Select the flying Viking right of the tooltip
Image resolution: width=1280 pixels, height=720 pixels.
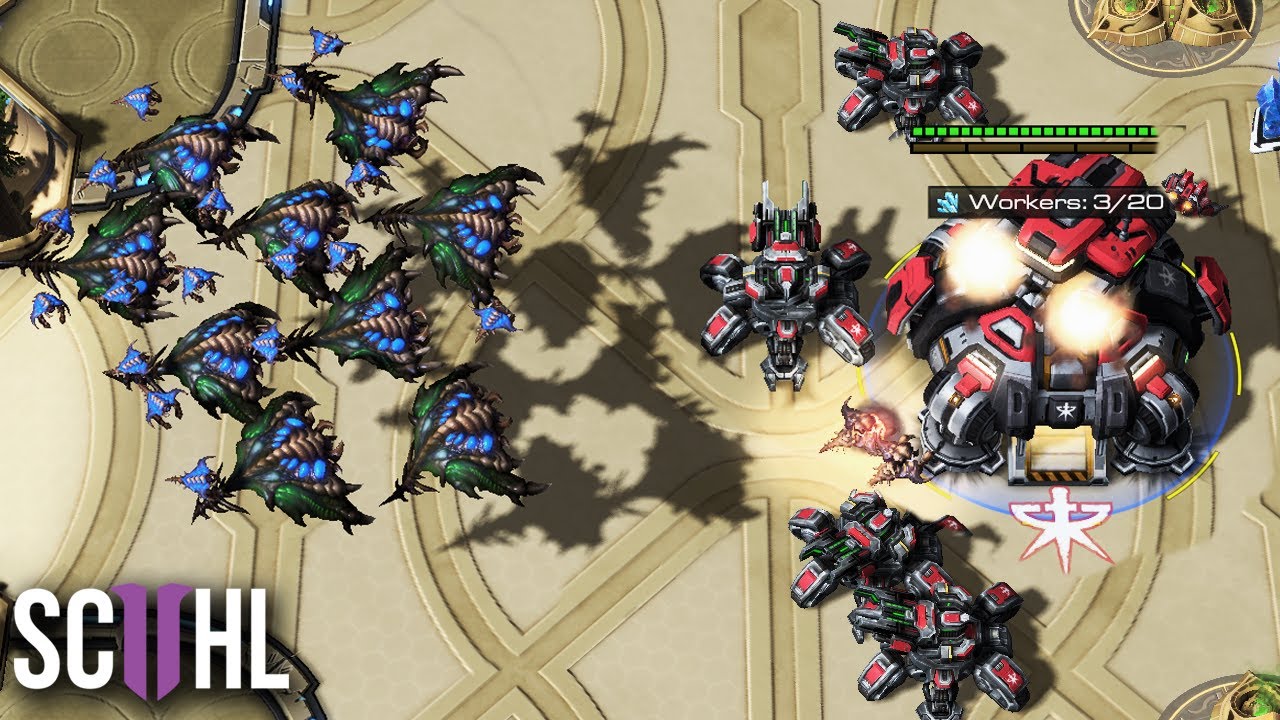[x=1190, y=192]
